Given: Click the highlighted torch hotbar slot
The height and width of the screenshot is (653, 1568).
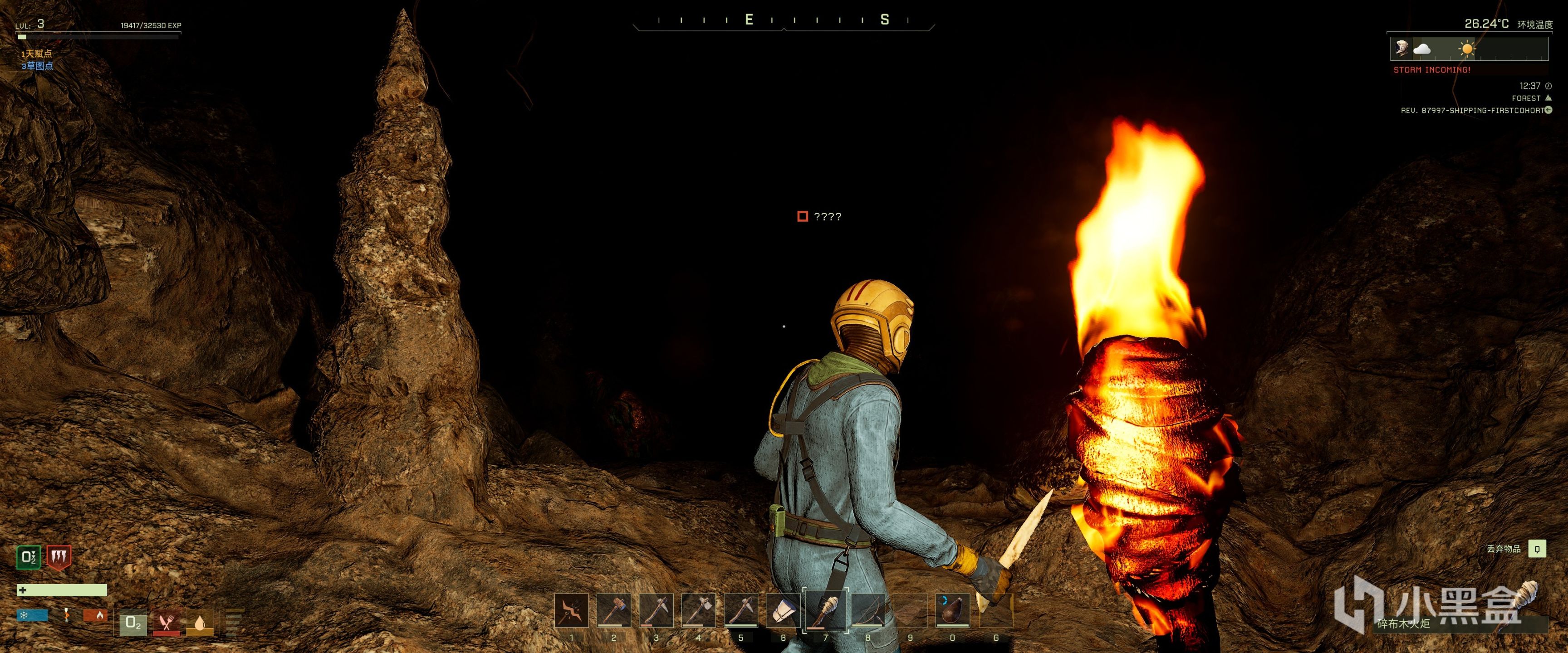Looking at the screenshot, I should [x=825, y=610].
